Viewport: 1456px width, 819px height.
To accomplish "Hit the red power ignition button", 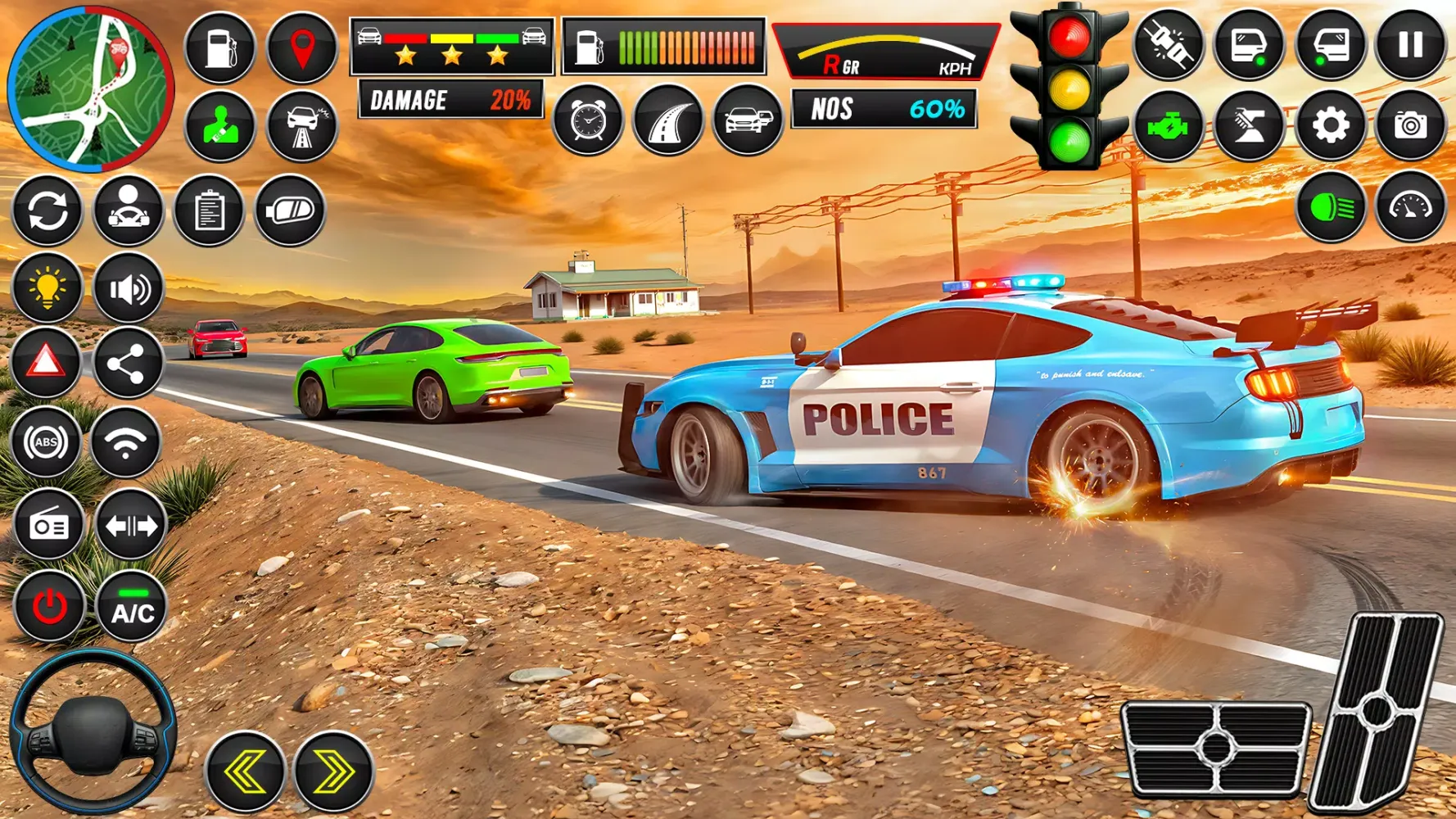I will coord(49,608).
